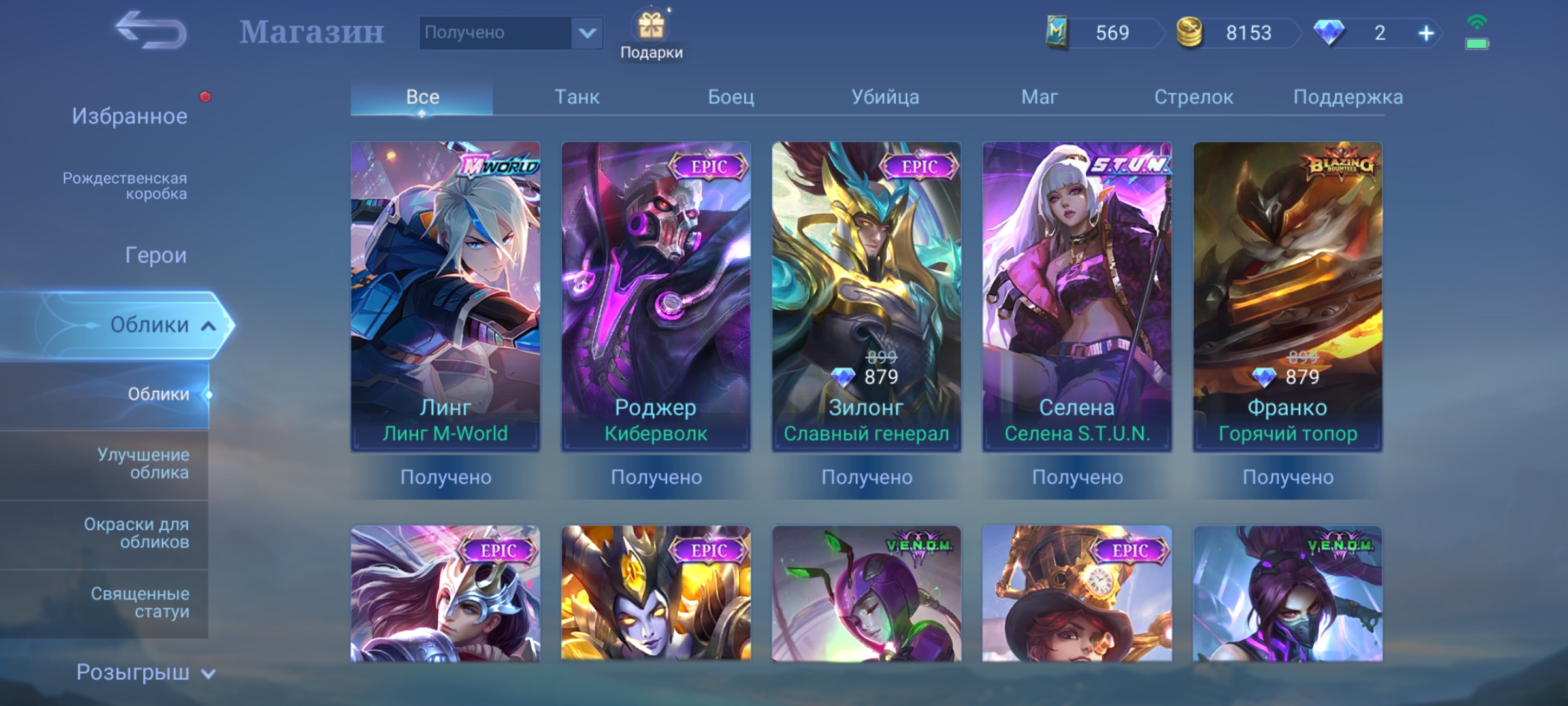
Task: Open Рождественская коробка section
Action: tap(125, 186)
